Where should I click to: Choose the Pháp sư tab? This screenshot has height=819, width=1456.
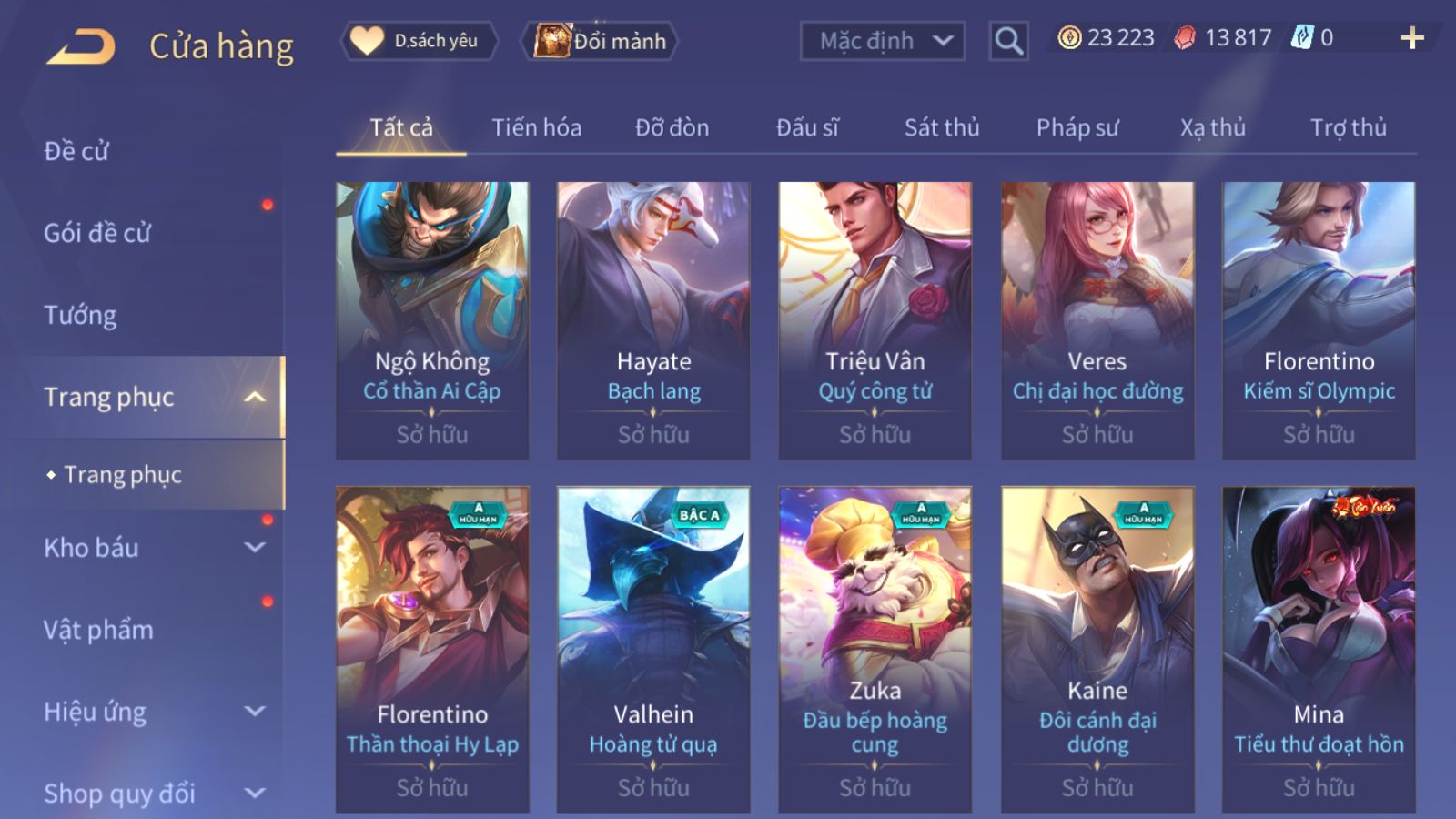(x=1077, y=128)
